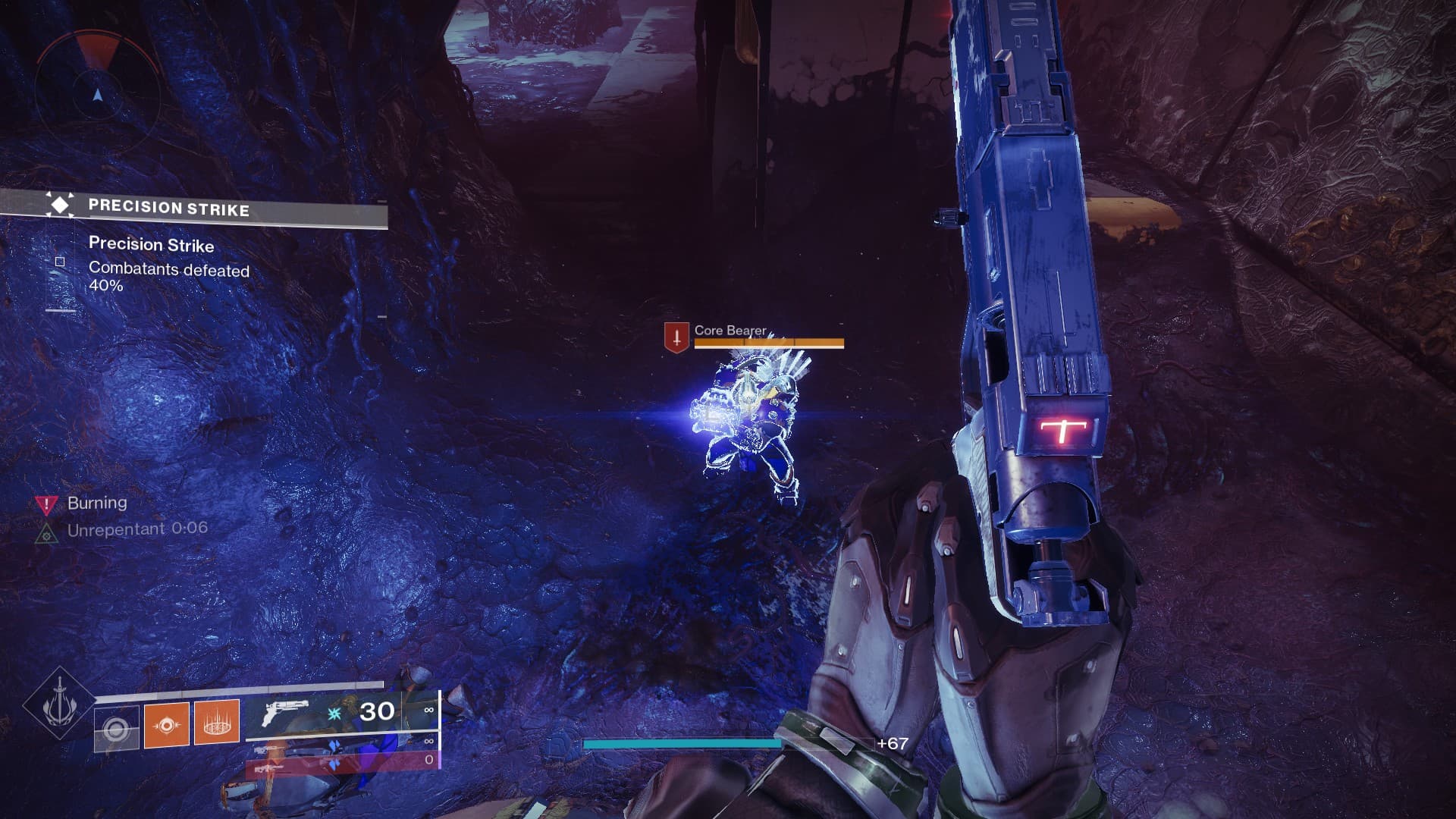Click the Burning warning status icon
1456x819 pixels.
[47, 504]
